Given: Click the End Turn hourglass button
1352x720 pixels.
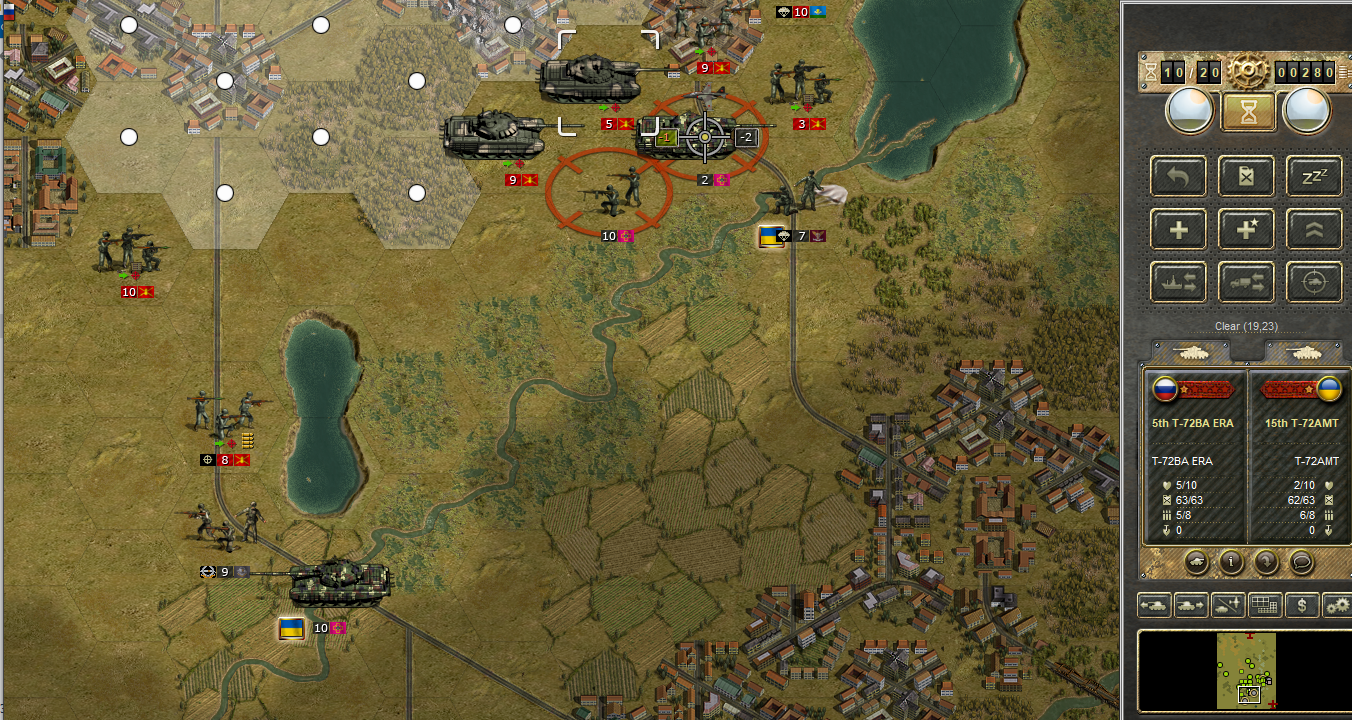Looking at the screenshot, I should click(x=1247, y=111).
